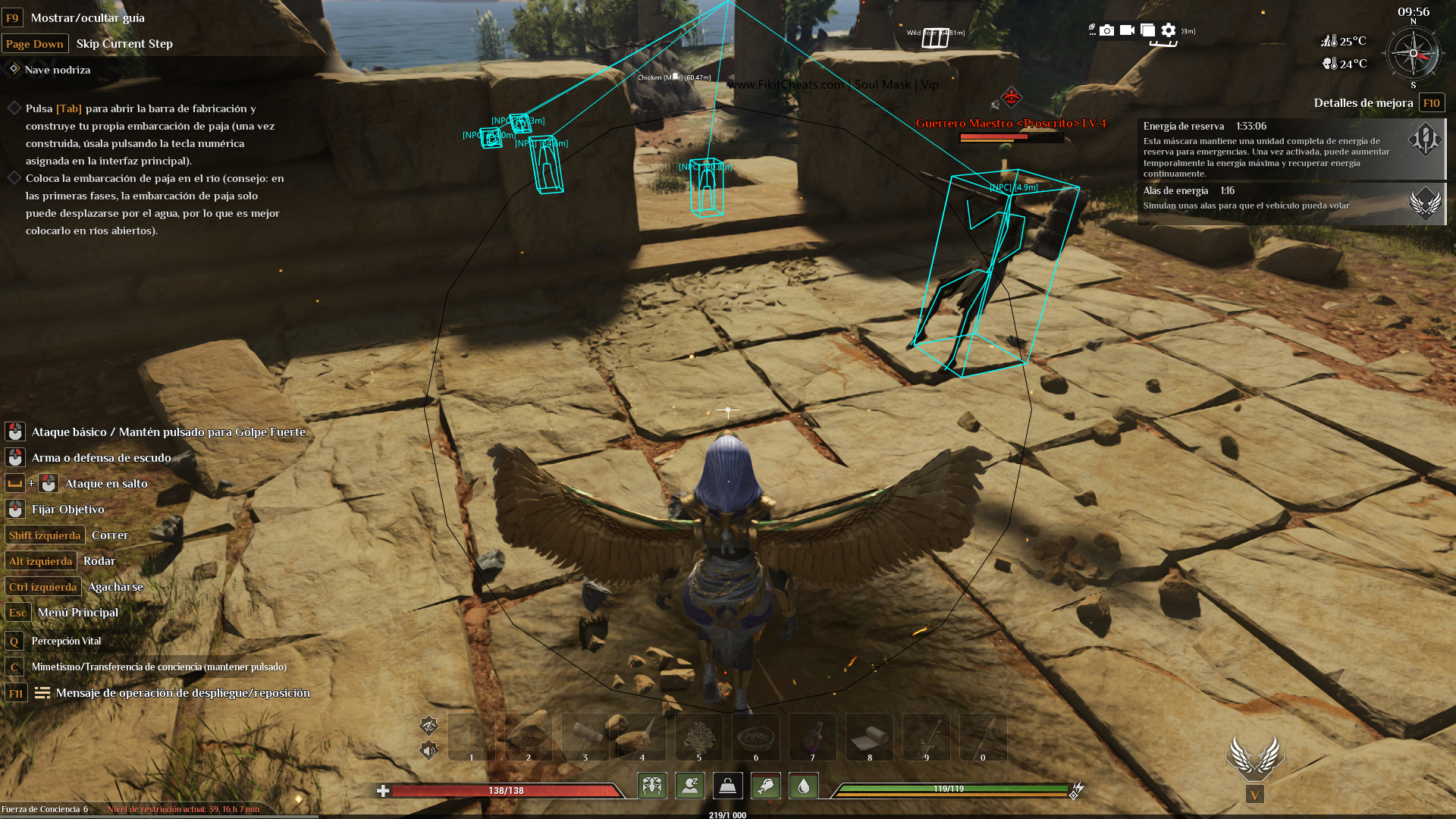Select the purple potion in hotbar slot 7
The width and height of the screenshot is (1456, 819).
pos(812,736)
